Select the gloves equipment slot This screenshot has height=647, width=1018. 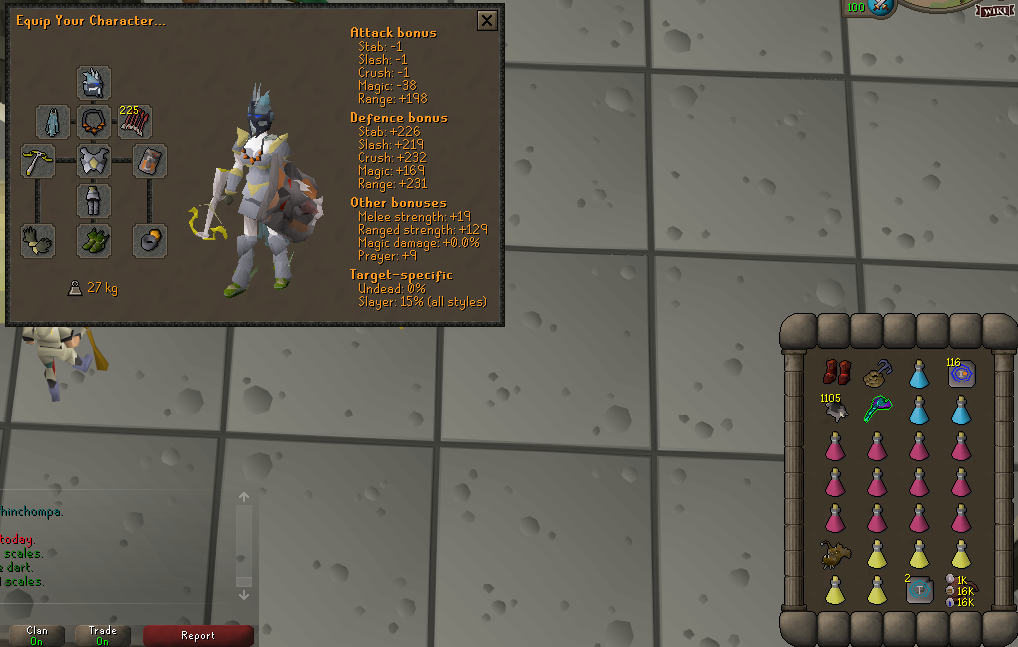pyautogui.click(x=38, y=240)
